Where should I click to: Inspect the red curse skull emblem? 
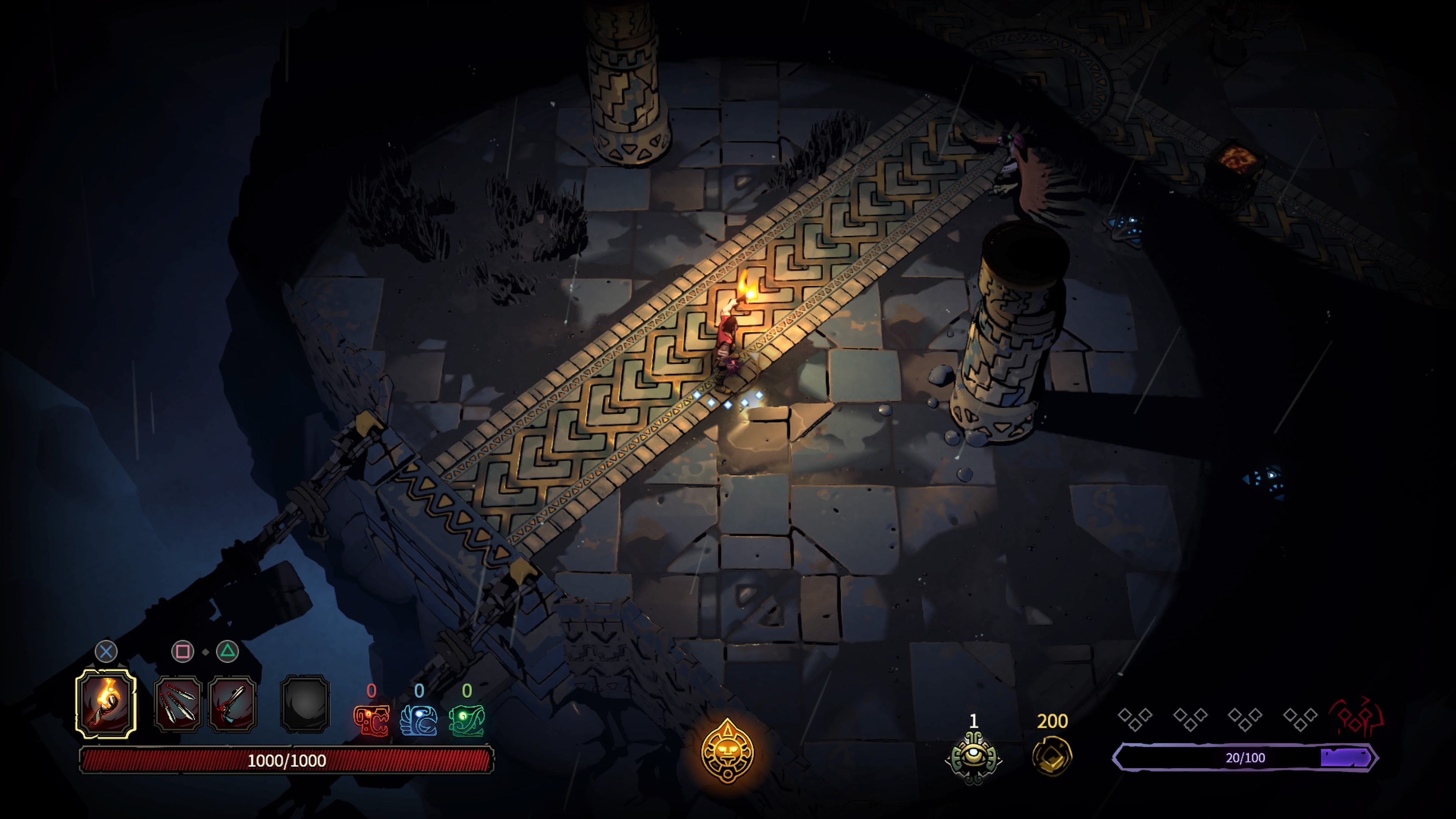tap(1357, 717)
